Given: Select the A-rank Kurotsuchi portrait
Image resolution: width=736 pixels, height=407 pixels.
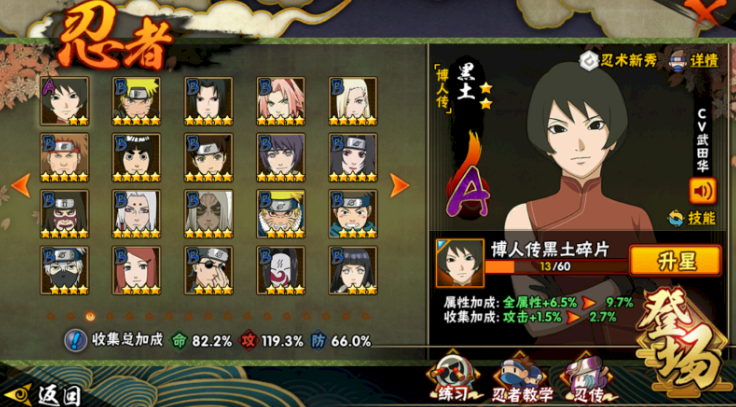Looking at the screenshot, I should 64,100.
